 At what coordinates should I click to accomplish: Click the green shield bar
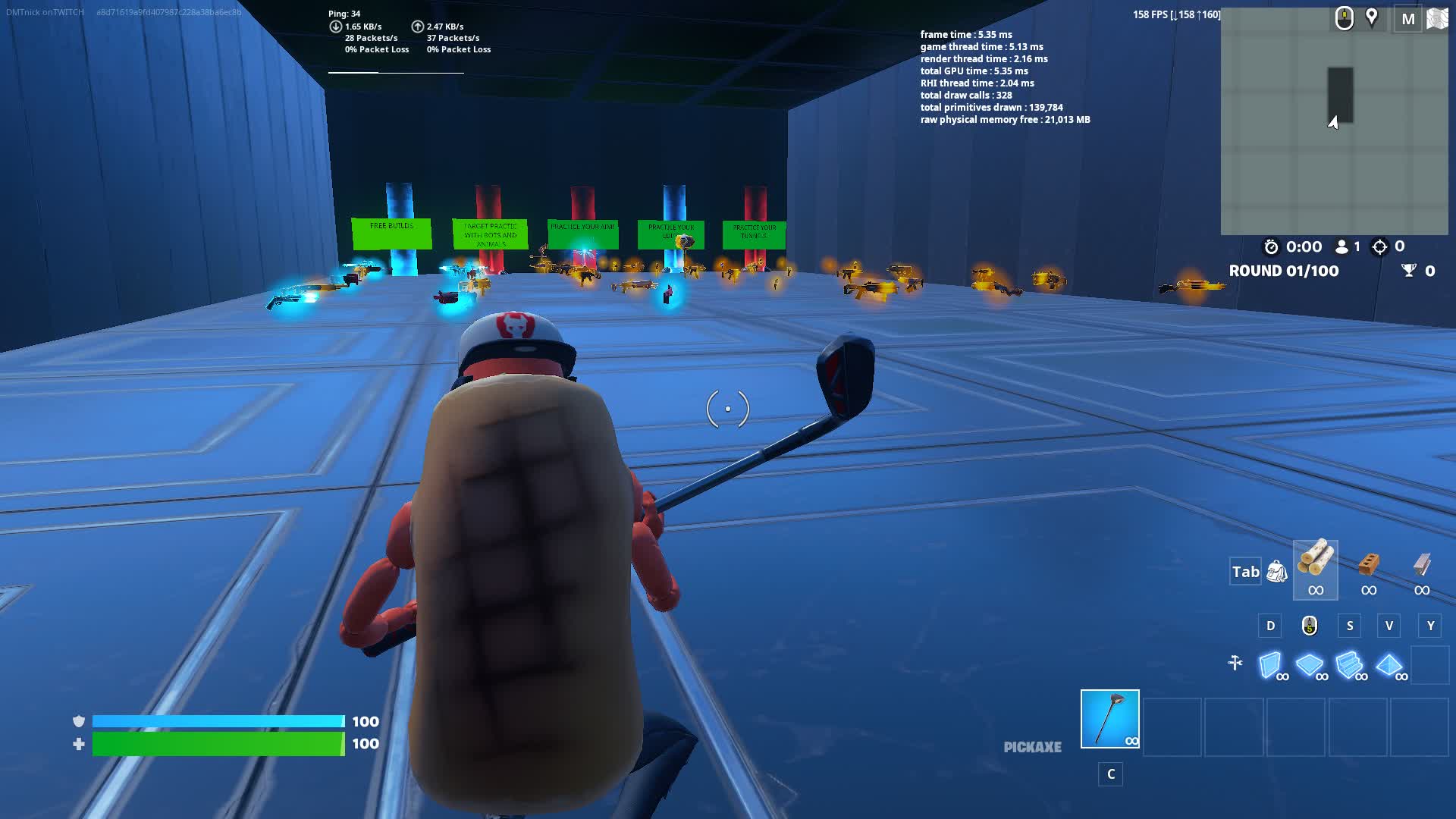click(216, 744)
